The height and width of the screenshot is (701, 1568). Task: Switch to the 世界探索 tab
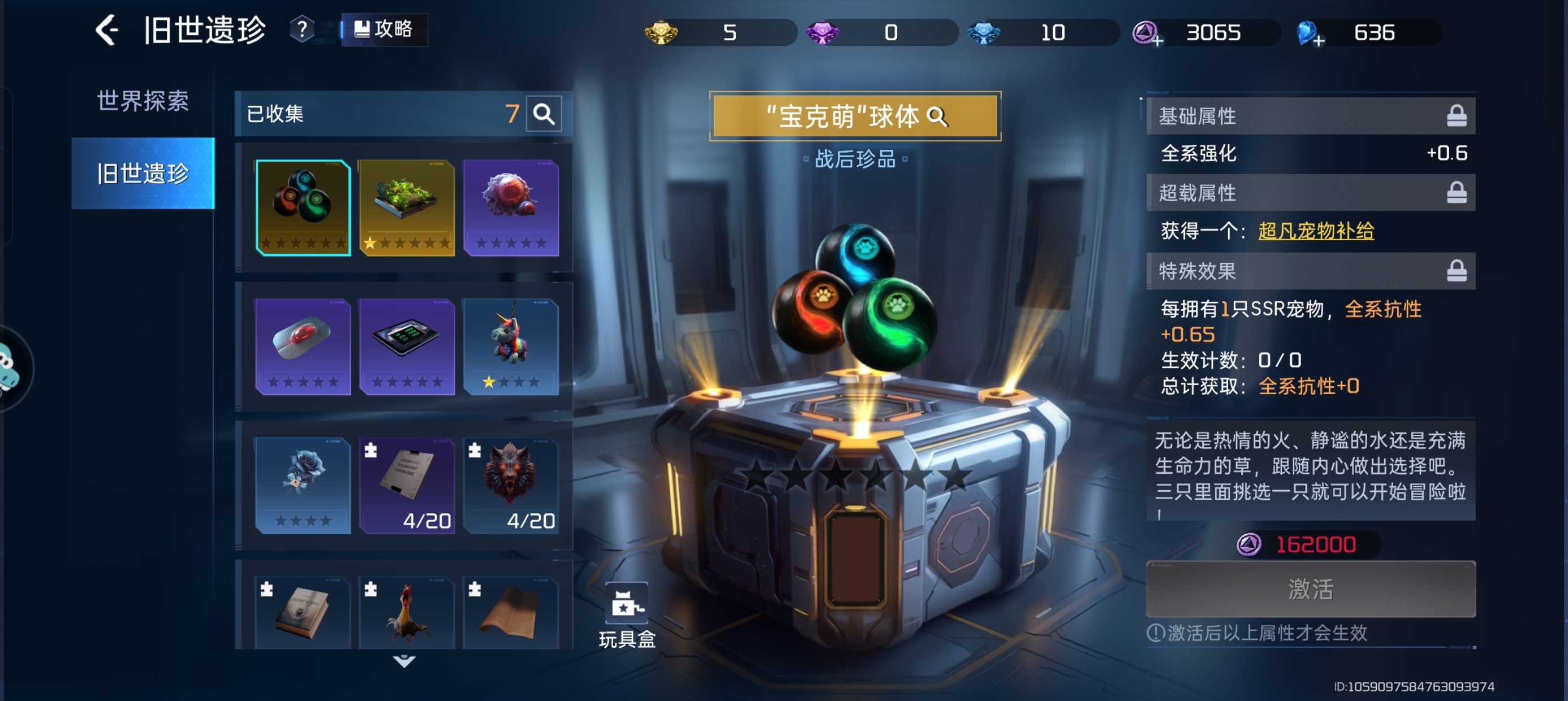click(143, 101)
